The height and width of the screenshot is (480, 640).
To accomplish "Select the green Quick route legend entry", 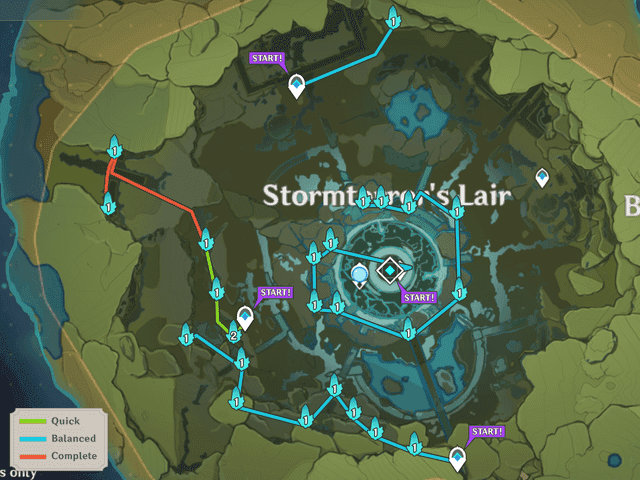I will (57, 421).
